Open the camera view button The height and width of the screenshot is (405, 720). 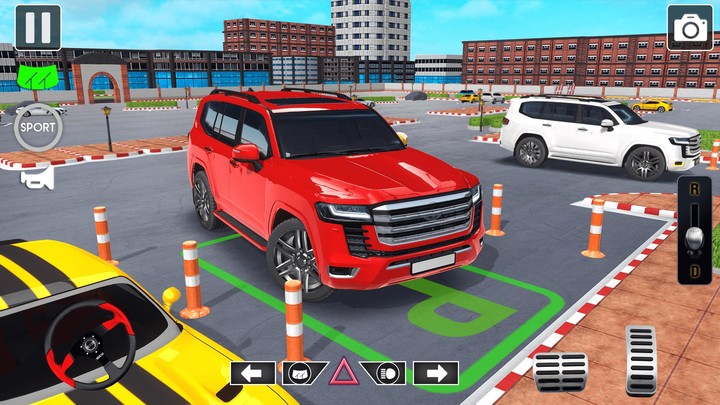[x=690, y=27]
